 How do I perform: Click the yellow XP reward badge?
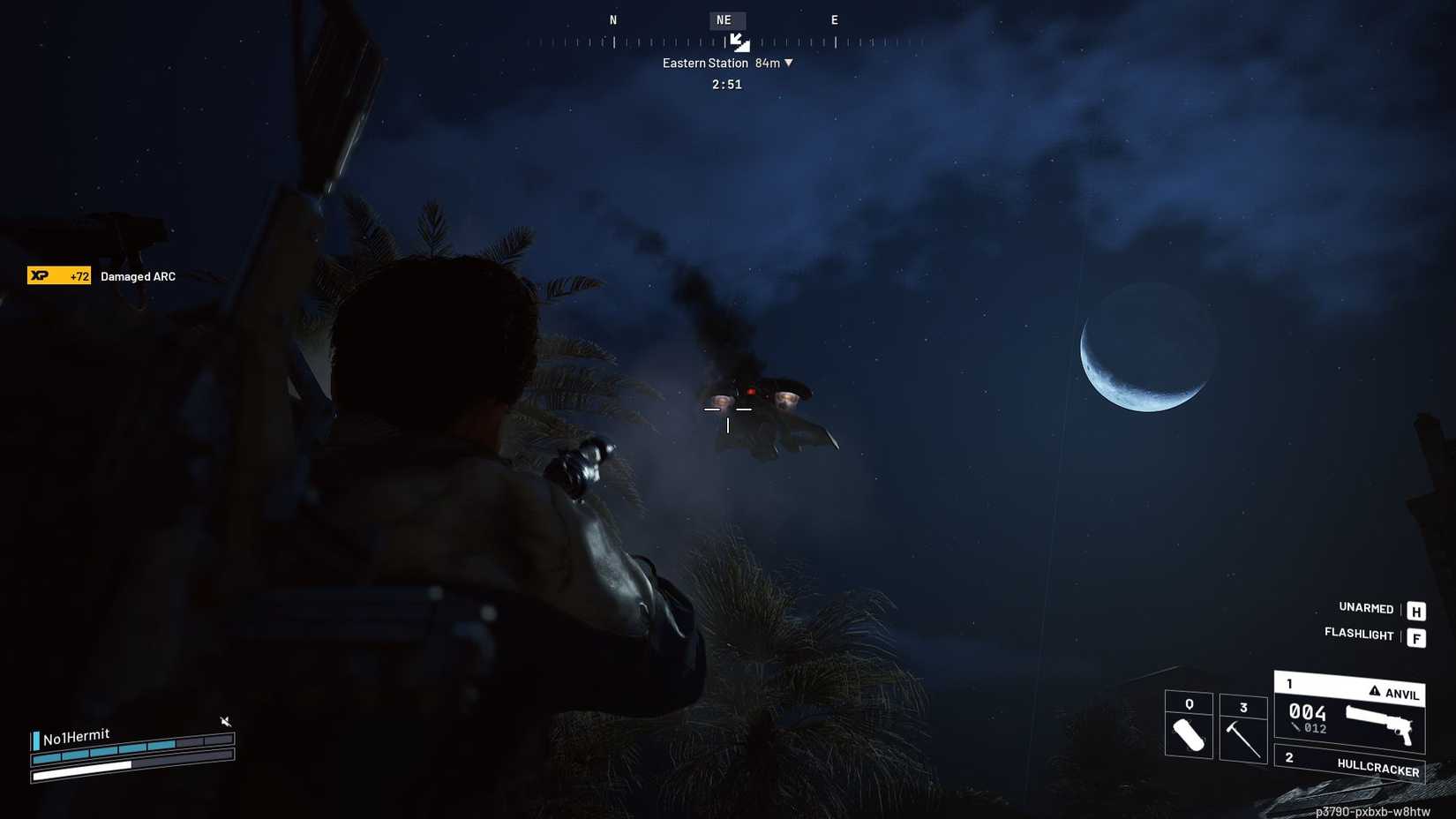[58, 275]
